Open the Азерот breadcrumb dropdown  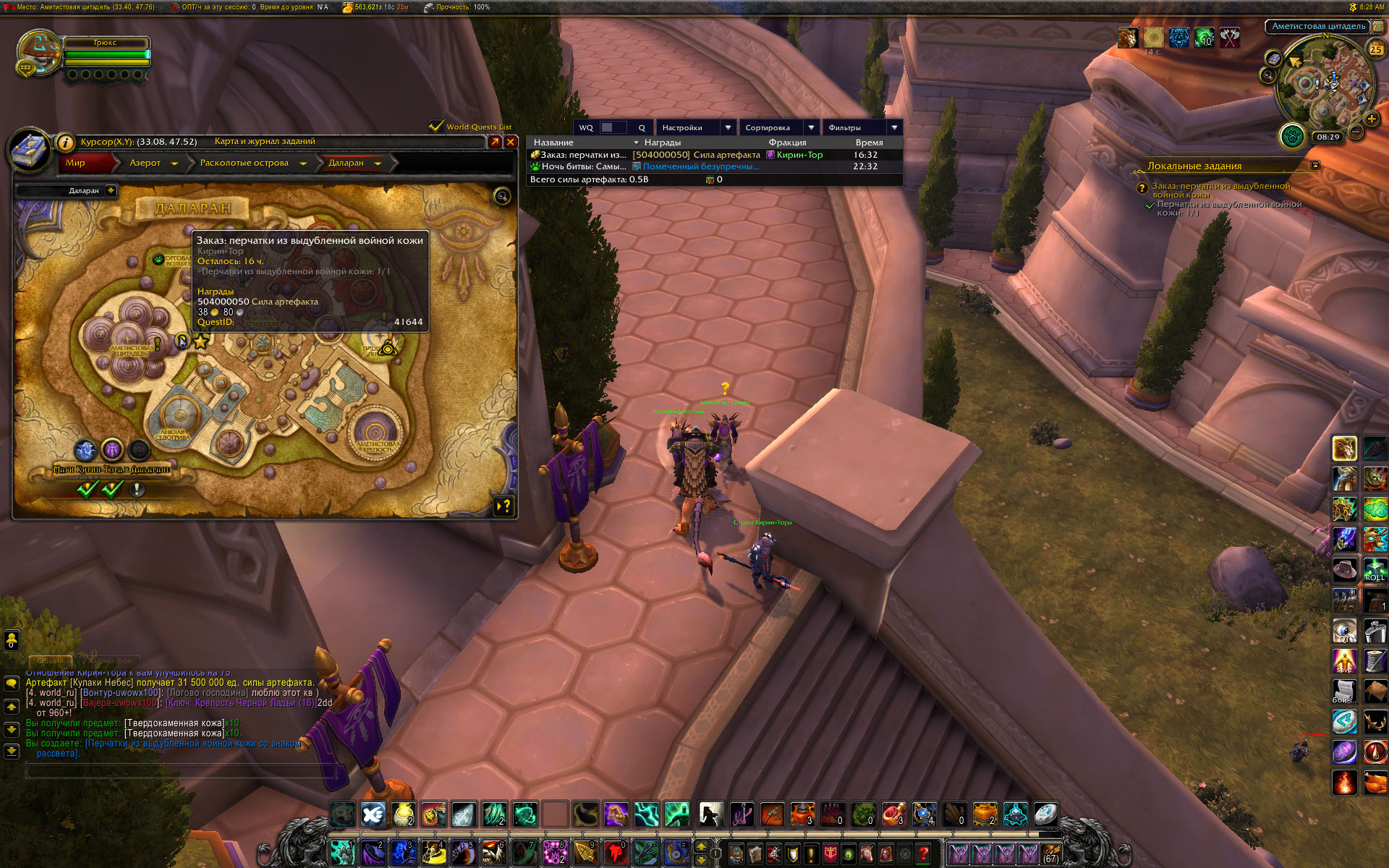(174, 163)
